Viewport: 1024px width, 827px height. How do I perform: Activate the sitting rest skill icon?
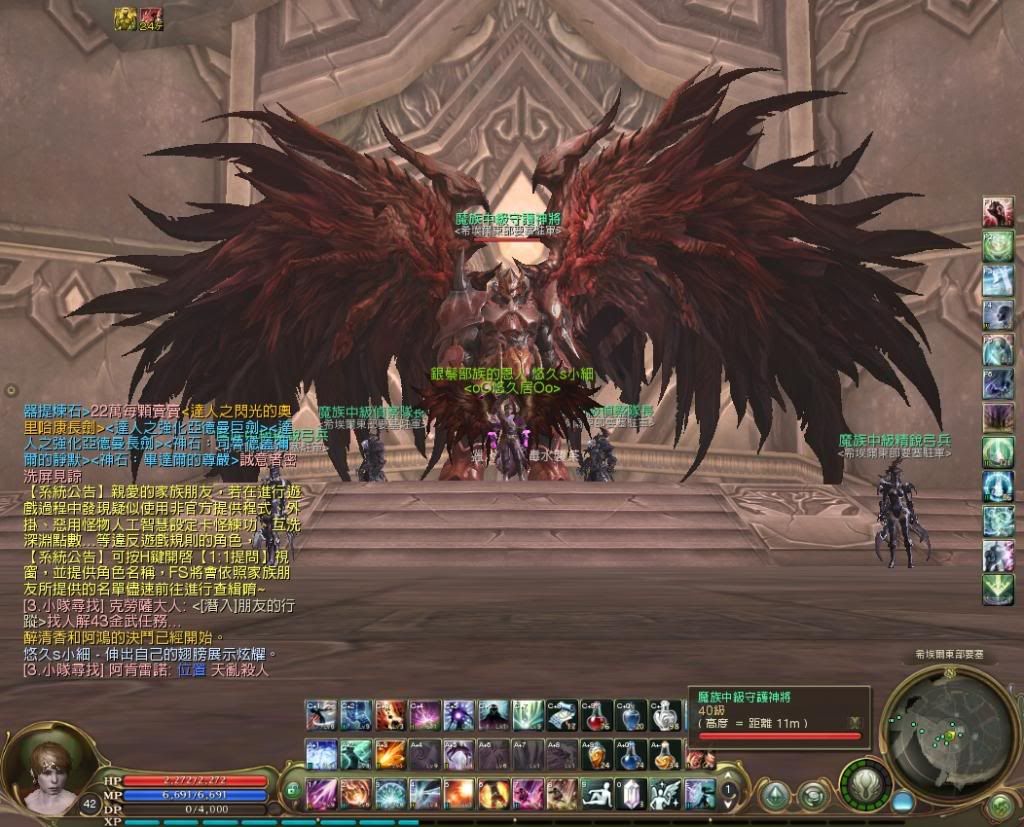pos(596,793)
